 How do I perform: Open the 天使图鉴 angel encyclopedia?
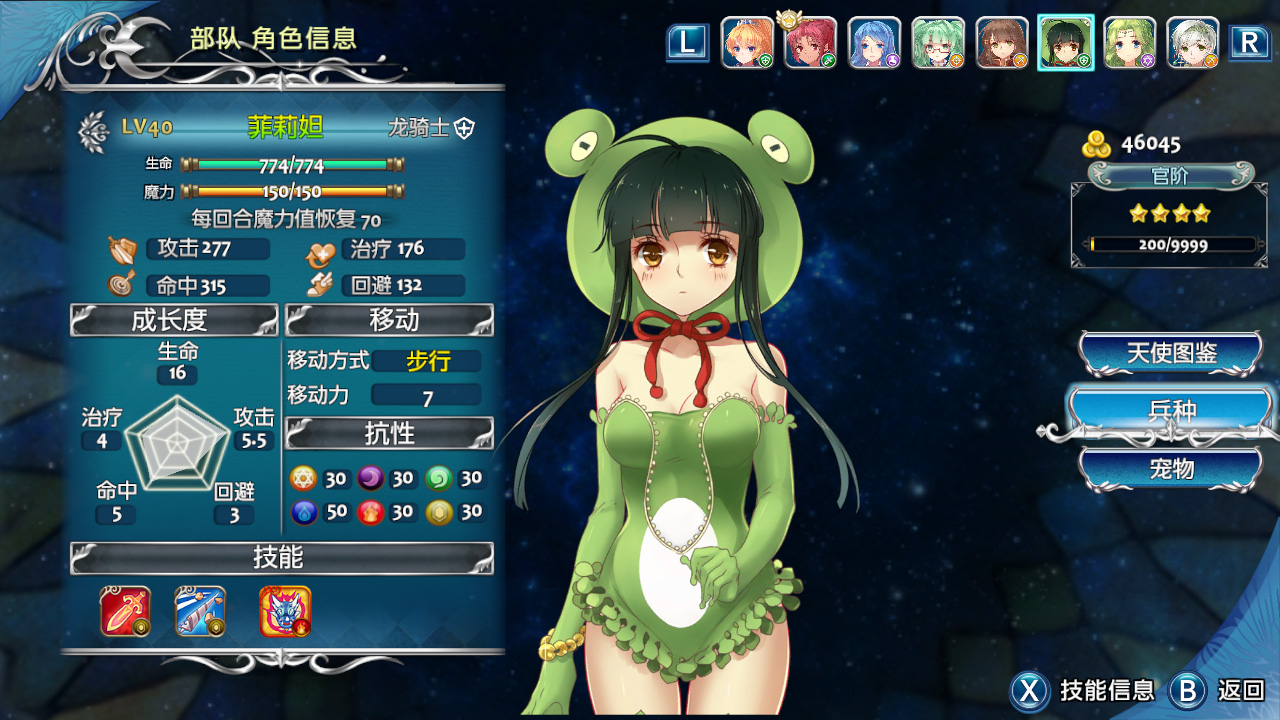(1170, 353)
